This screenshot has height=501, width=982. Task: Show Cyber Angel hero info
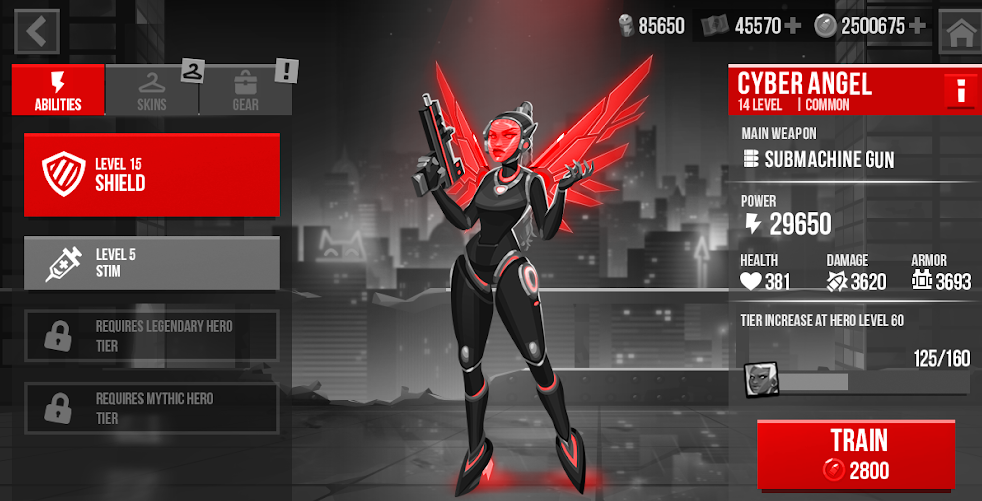(959, 92)
